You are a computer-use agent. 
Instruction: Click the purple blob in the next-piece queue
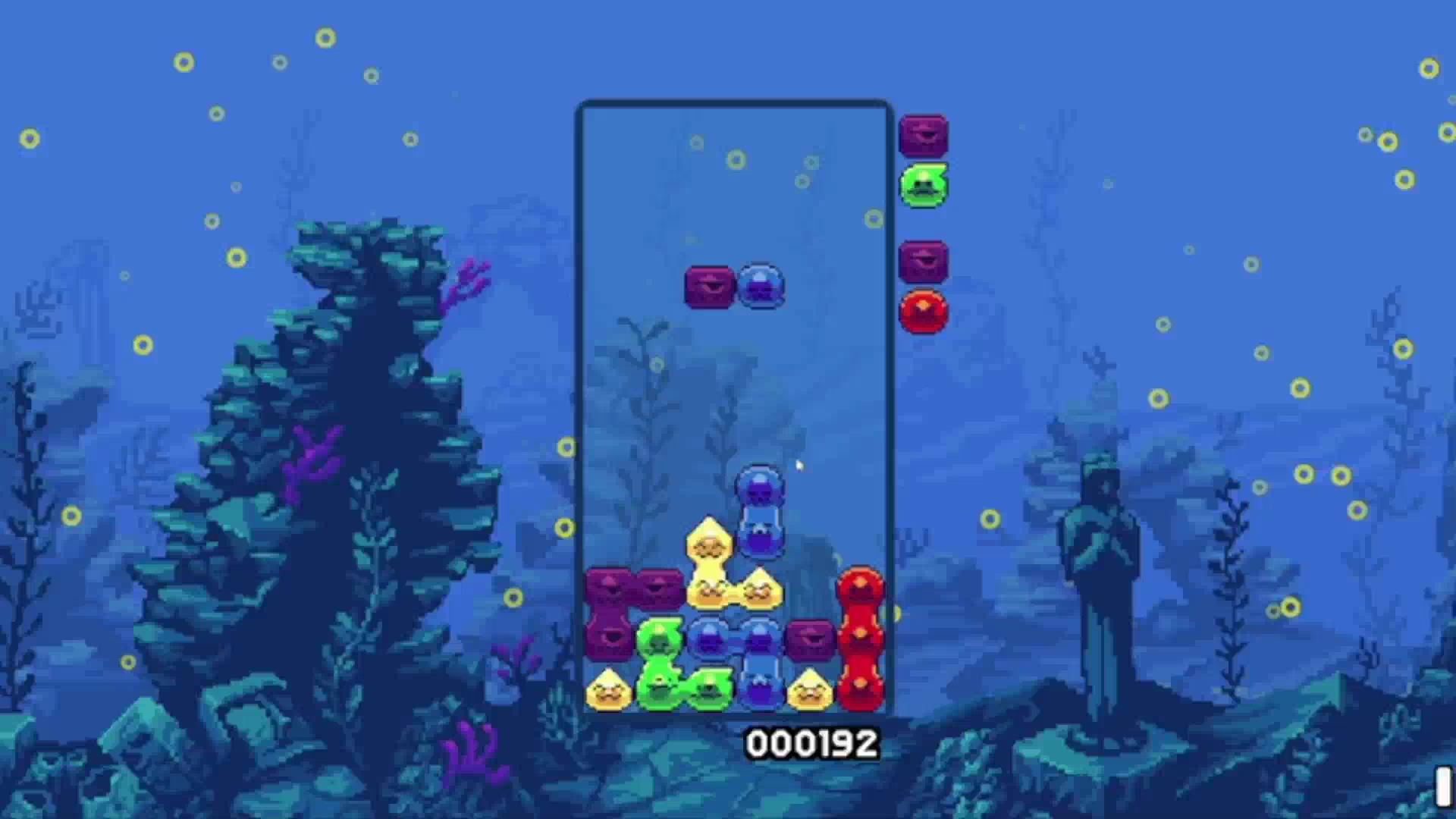[x=923, y=136]
